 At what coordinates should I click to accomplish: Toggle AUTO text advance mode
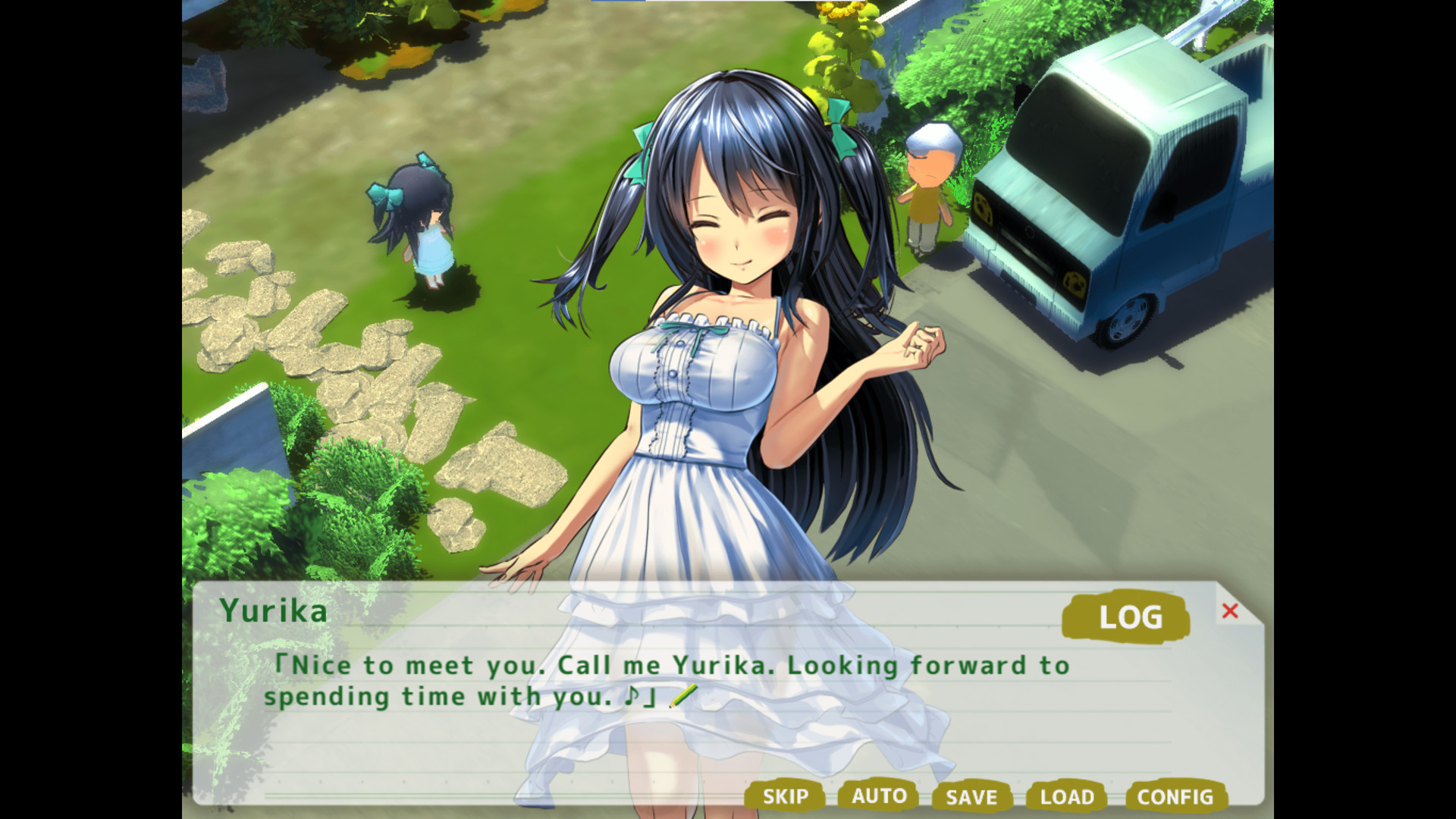pos(878,797)
